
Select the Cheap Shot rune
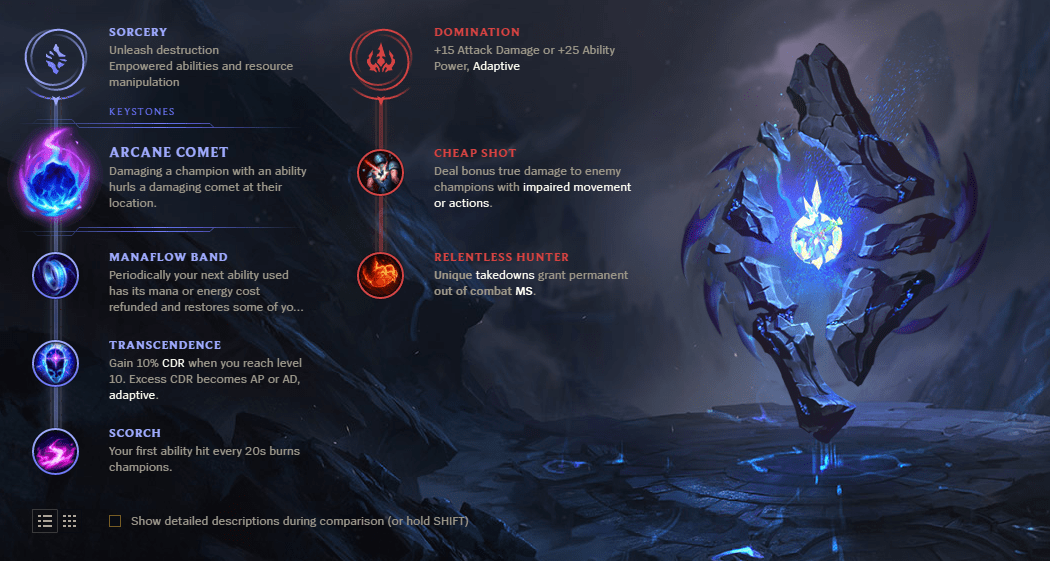click(x=380, y=173)
